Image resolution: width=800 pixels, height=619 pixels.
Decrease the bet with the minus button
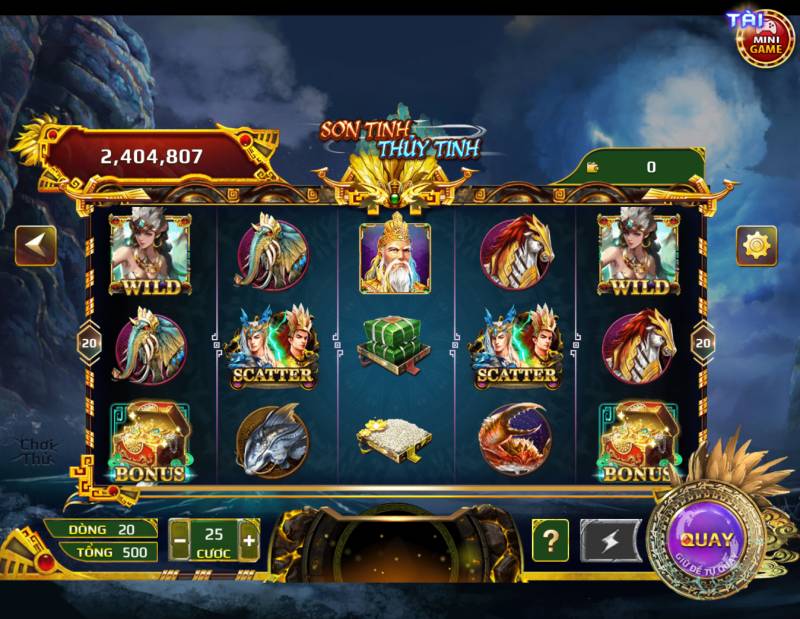coord(180,541)
